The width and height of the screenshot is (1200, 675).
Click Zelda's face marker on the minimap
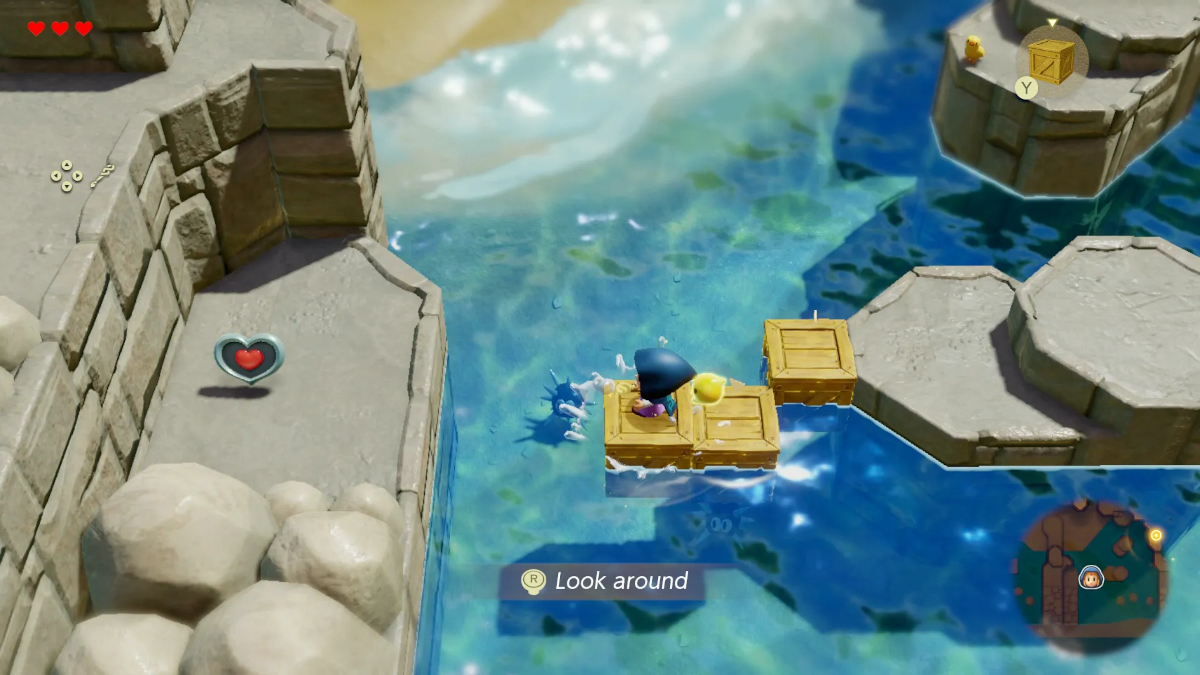[x=1091, y=577]
